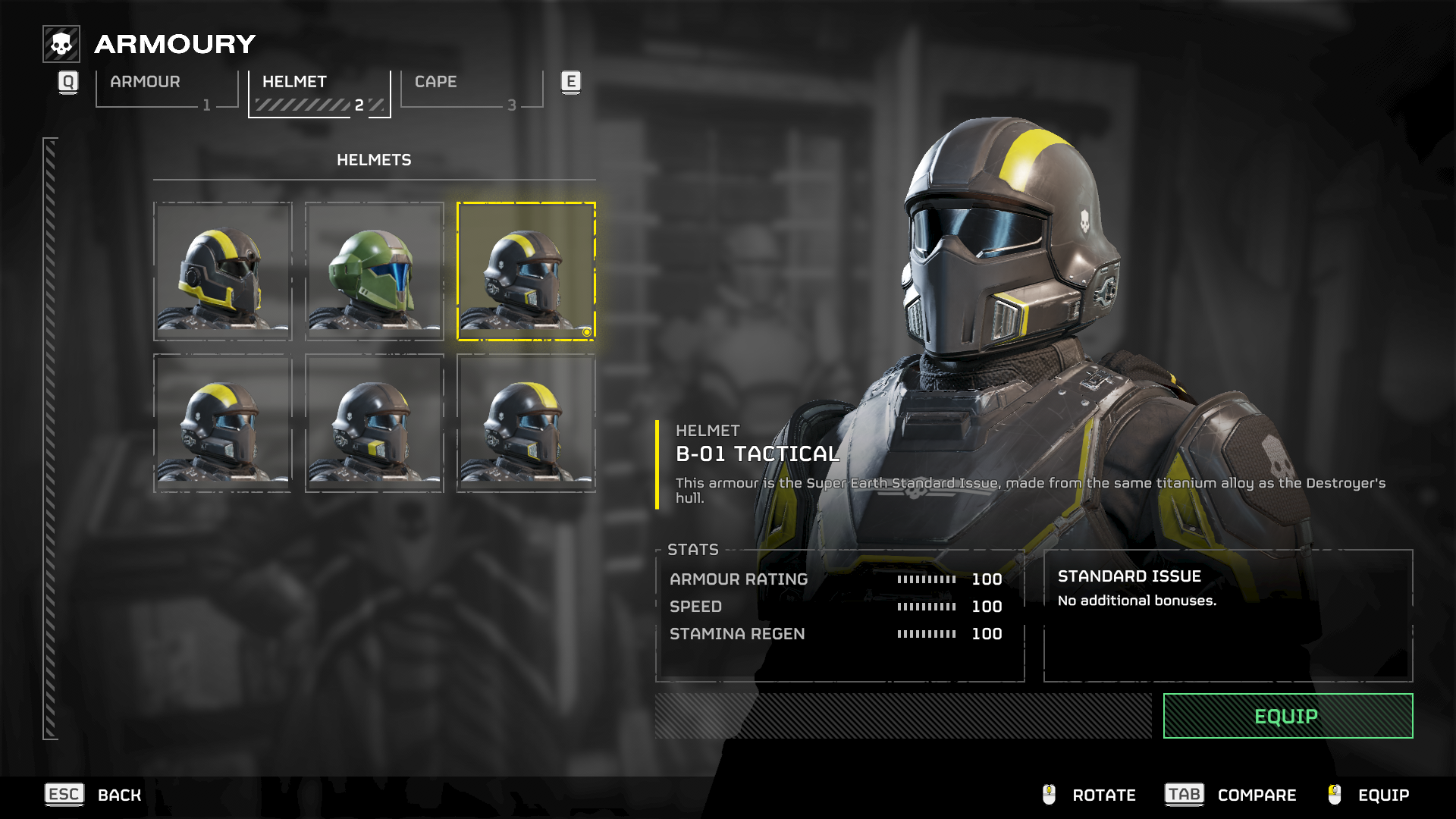
Task: Pick the all-dark helmet without a yellow stripe
Action: click(374, 422)
